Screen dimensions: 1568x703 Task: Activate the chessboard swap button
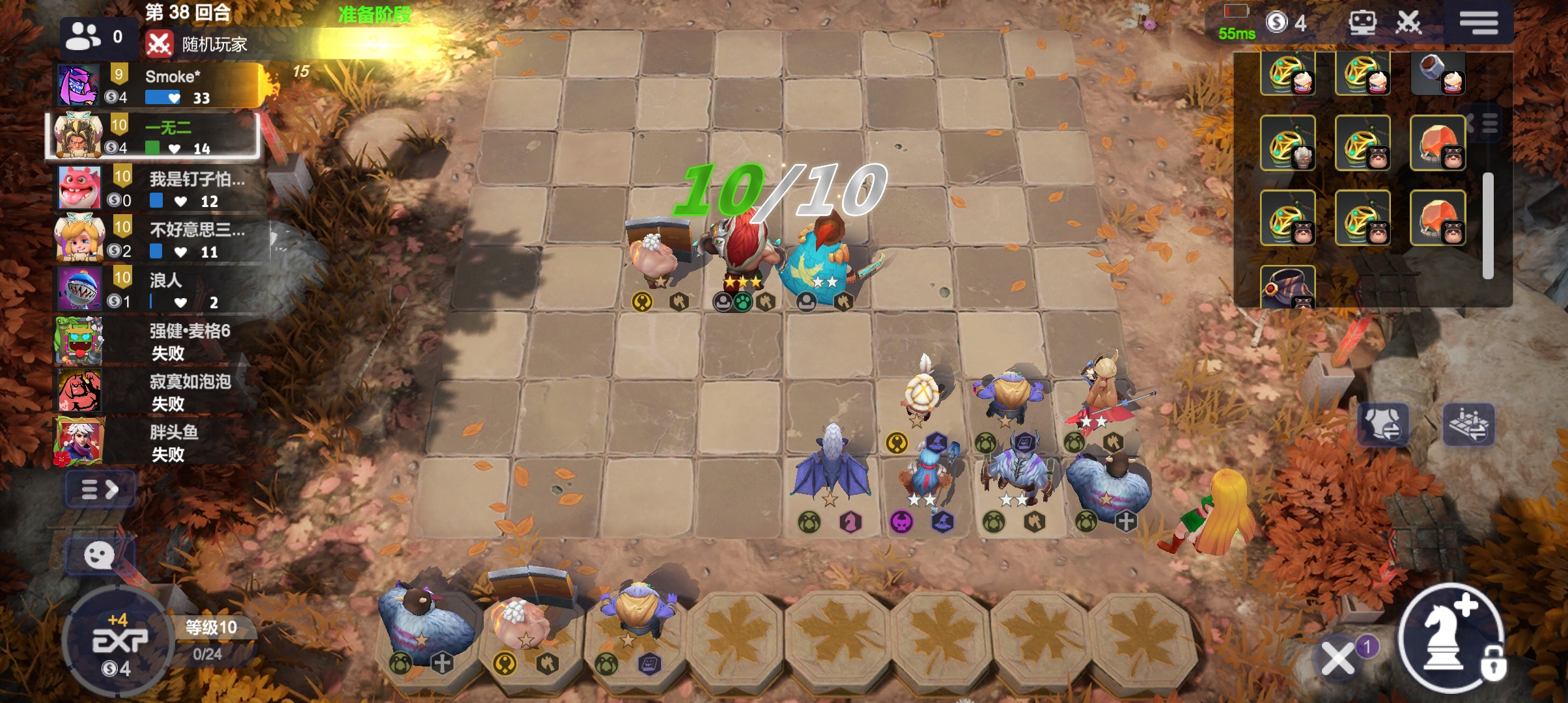[x=1468, y=424]
